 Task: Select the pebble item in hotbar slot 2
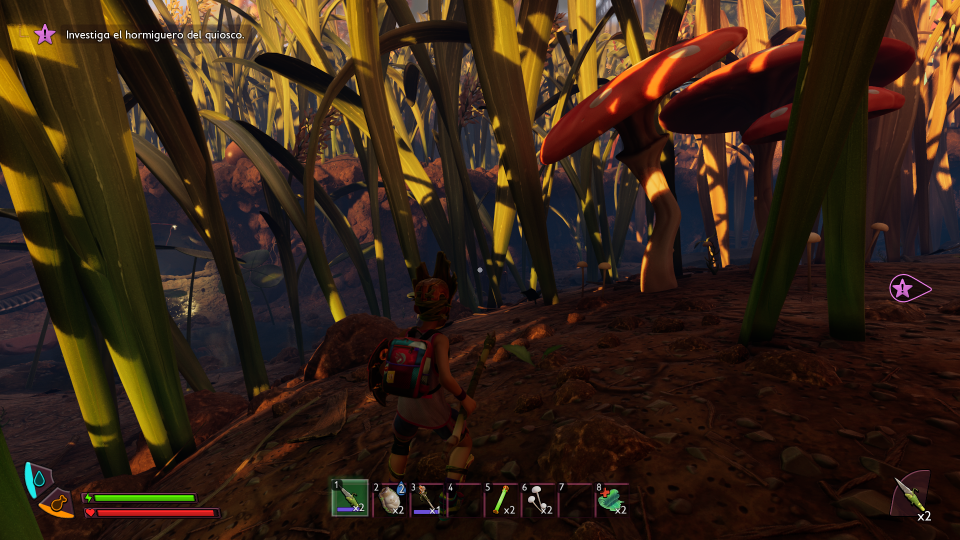[388, 498]
